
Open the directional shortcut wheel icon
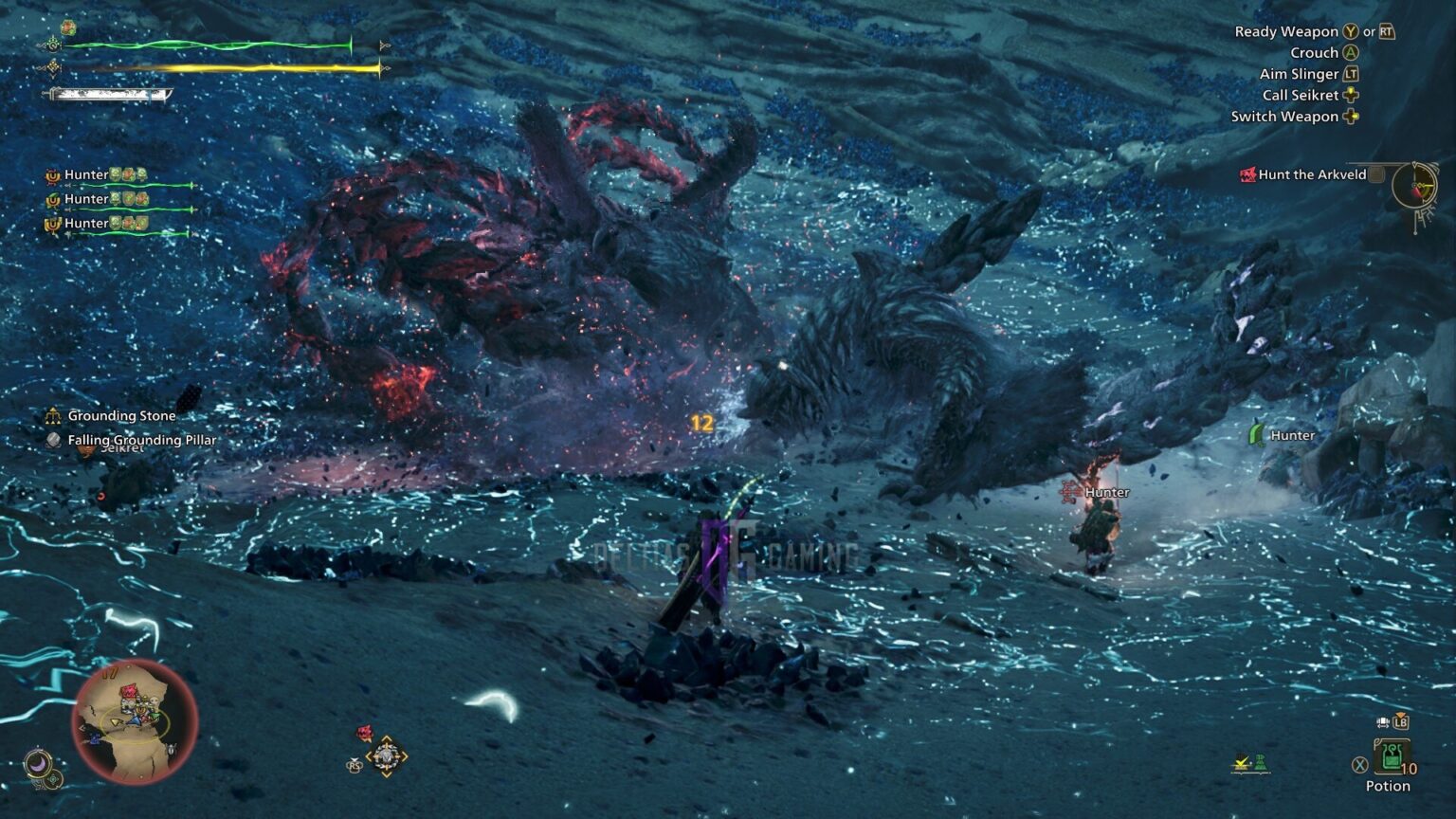point(386,757)
